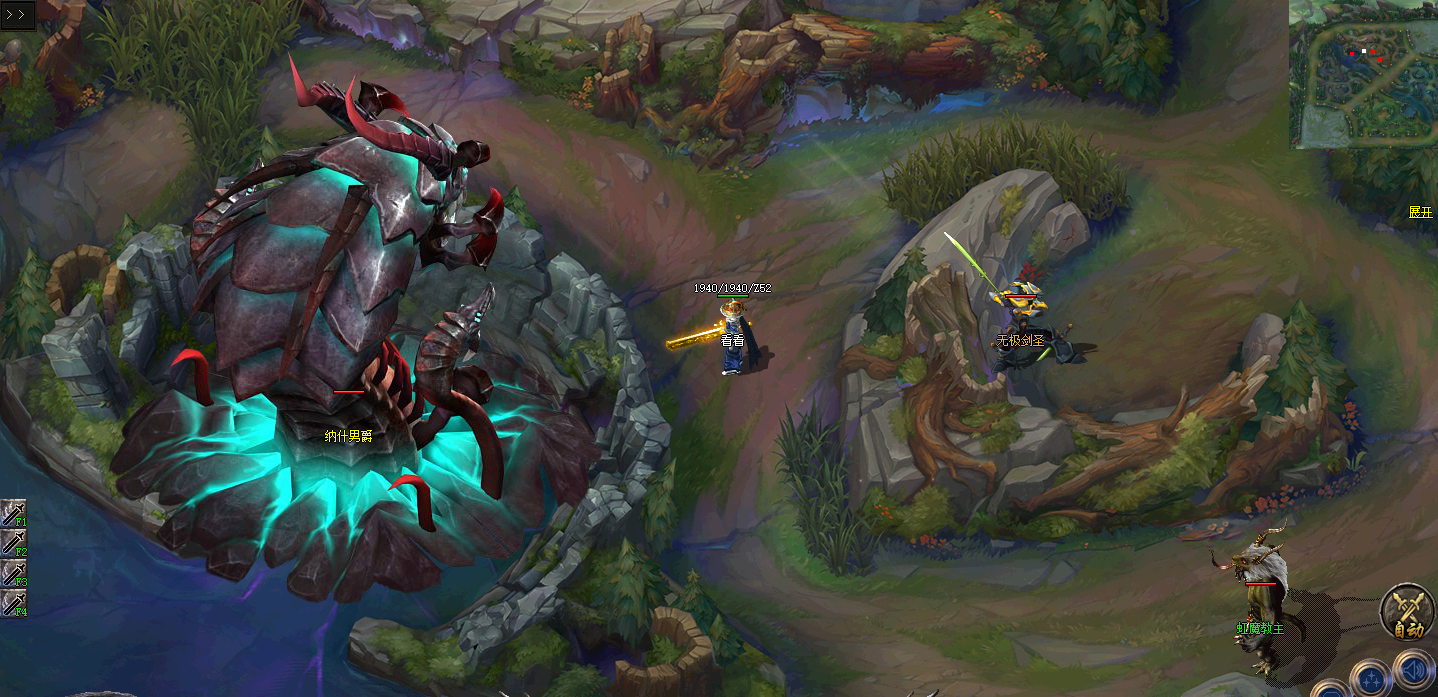Use the F2 sword skill slot
This screenshot has width=1438, height=697.
point(13,543)
